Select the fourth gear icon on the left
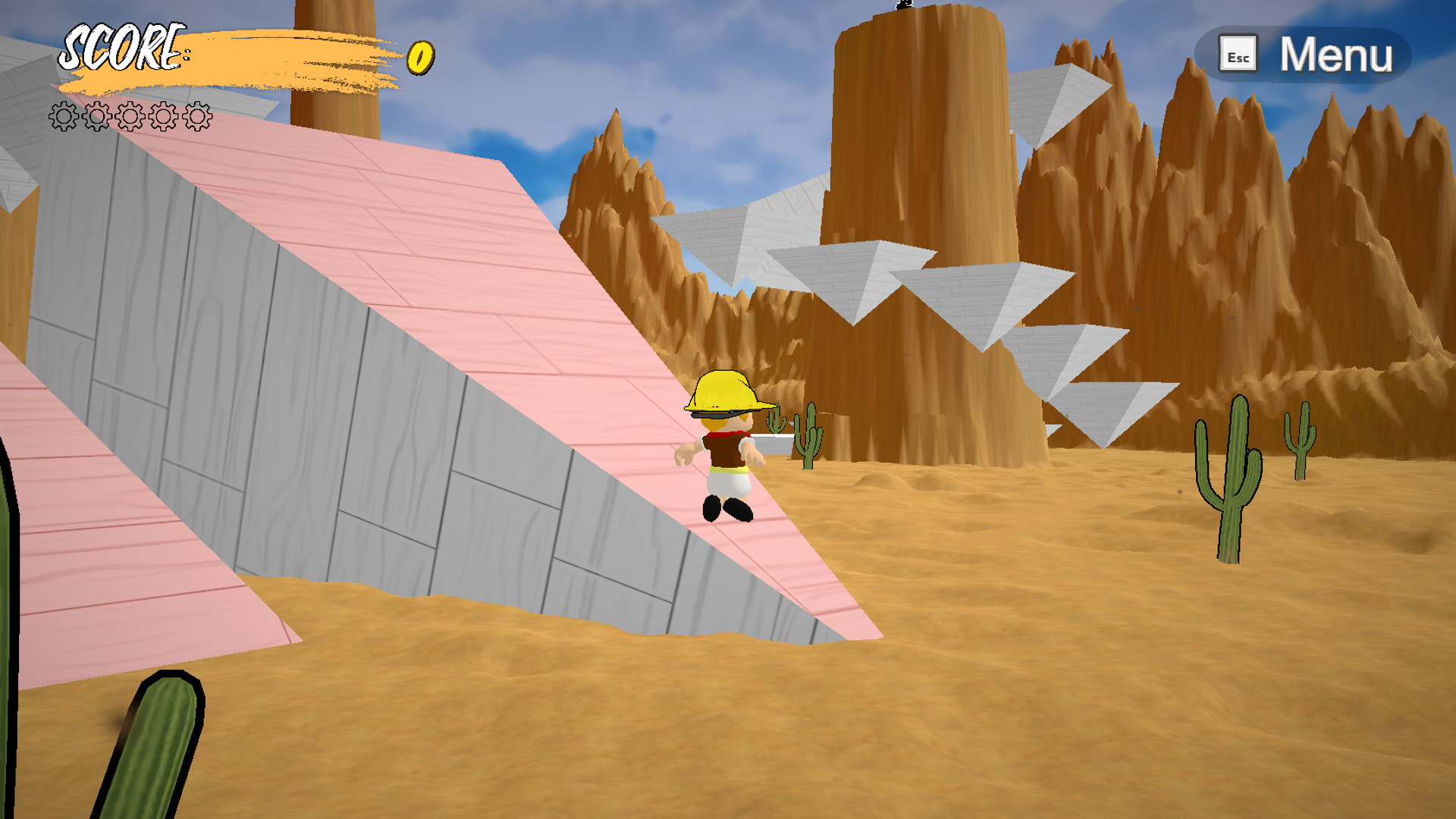 [x=162, y=118]
